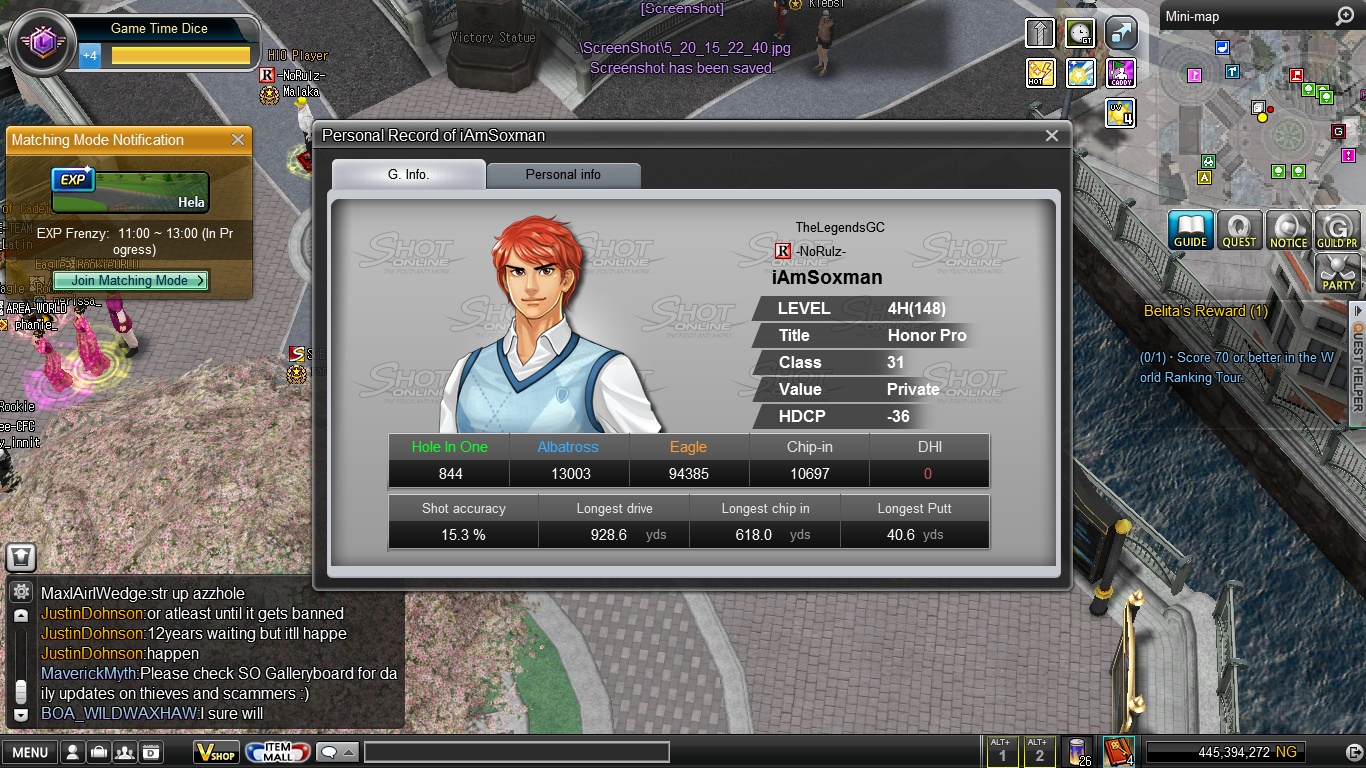The height and width of the screenshot is (768, 1366).
Task: Open the Game Time Dice icon
Action: tap(42, 42)
